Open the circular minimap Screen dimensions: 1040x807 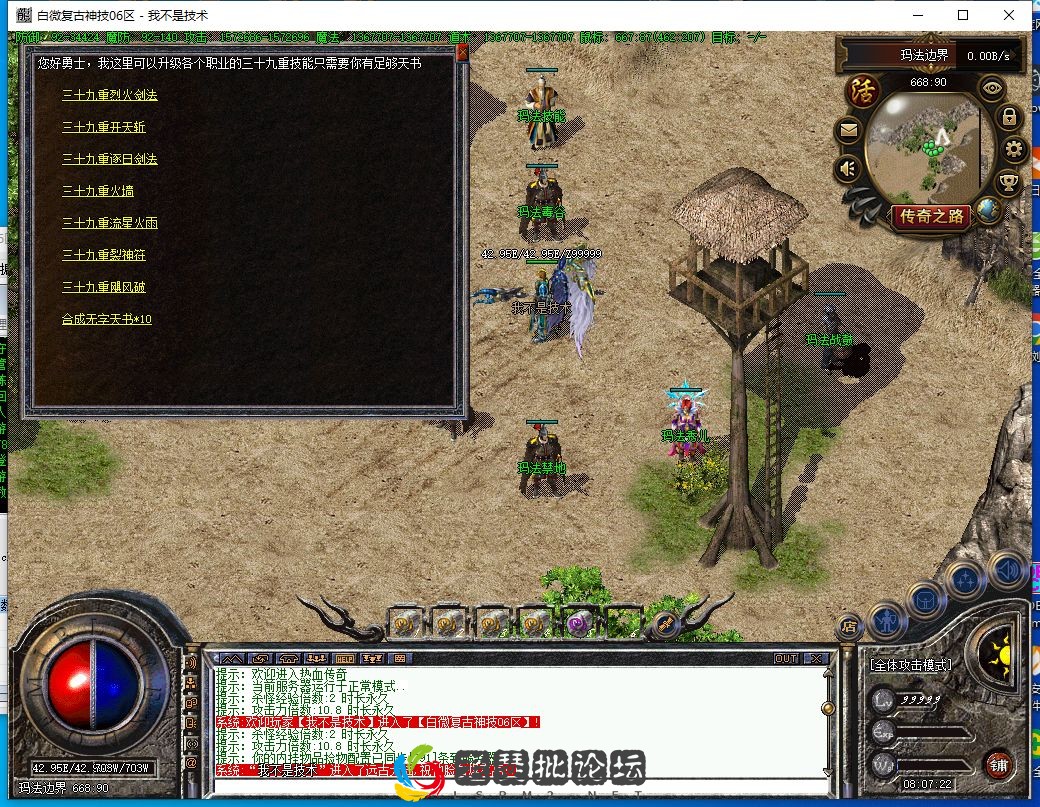point(922,147)
